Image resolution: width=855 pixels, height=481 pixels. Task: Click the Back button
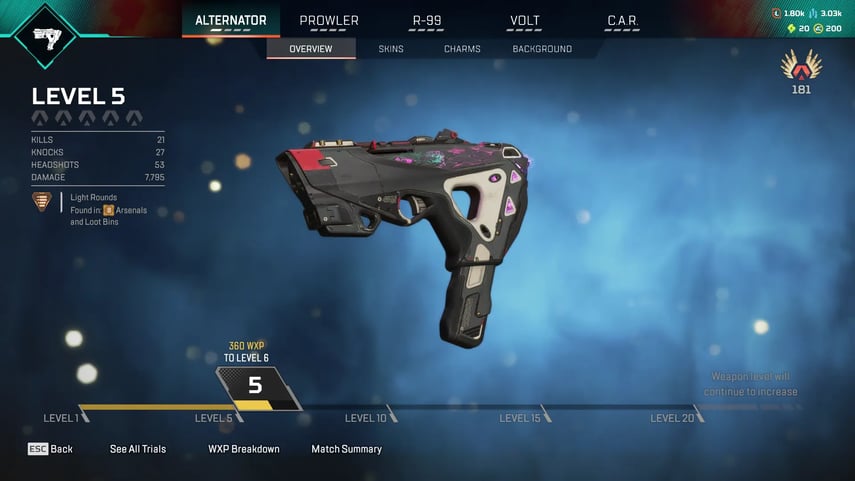click(x=50, y=449)
